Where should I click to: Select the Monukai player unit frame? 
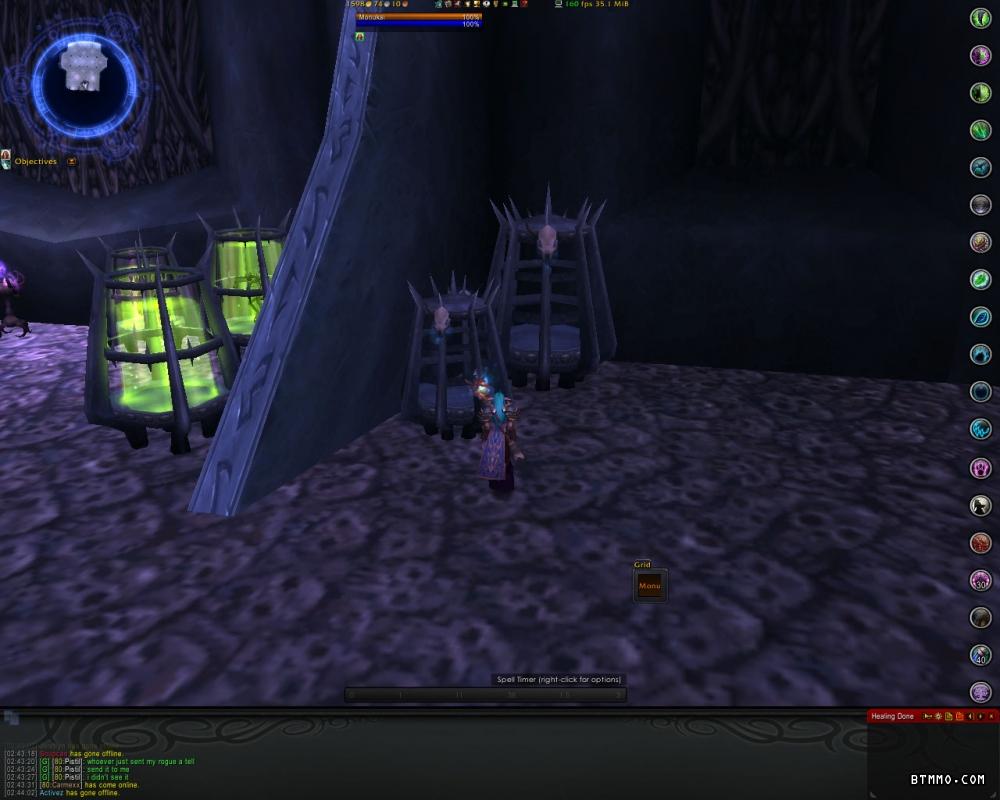[418, 19]
